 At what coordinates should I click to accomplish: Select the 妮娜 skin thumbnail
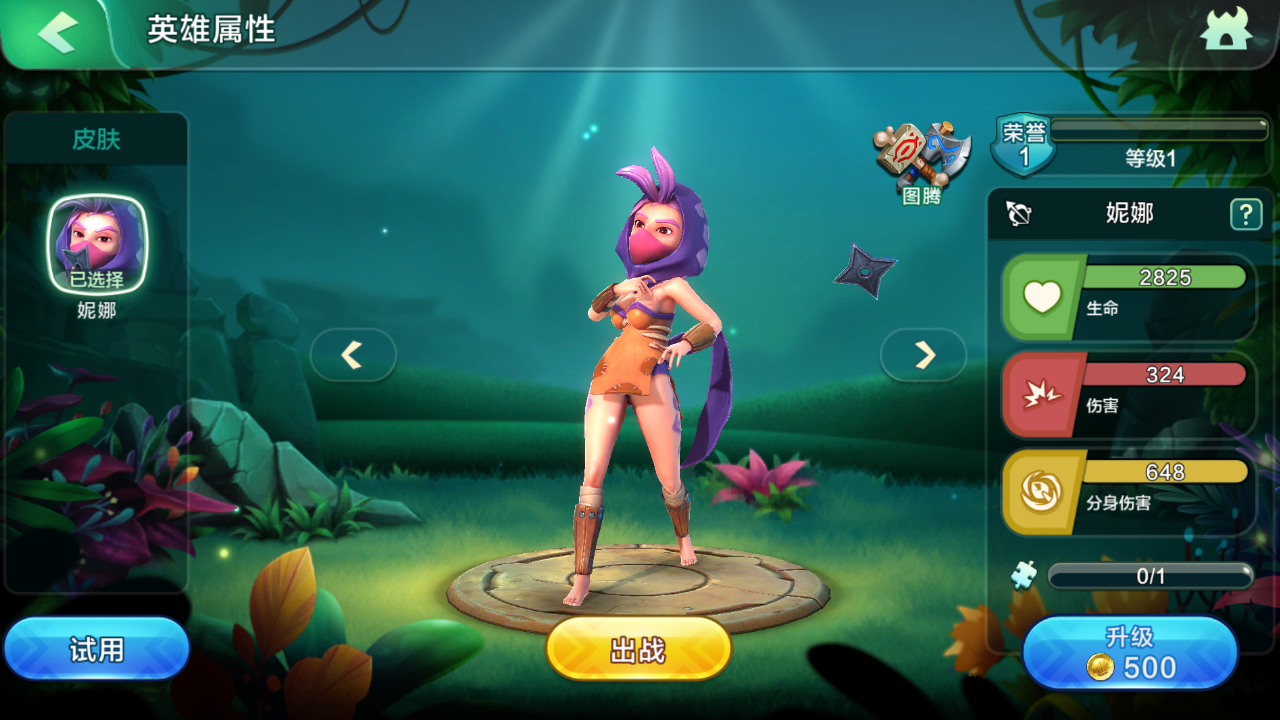[x=98, y=245]
